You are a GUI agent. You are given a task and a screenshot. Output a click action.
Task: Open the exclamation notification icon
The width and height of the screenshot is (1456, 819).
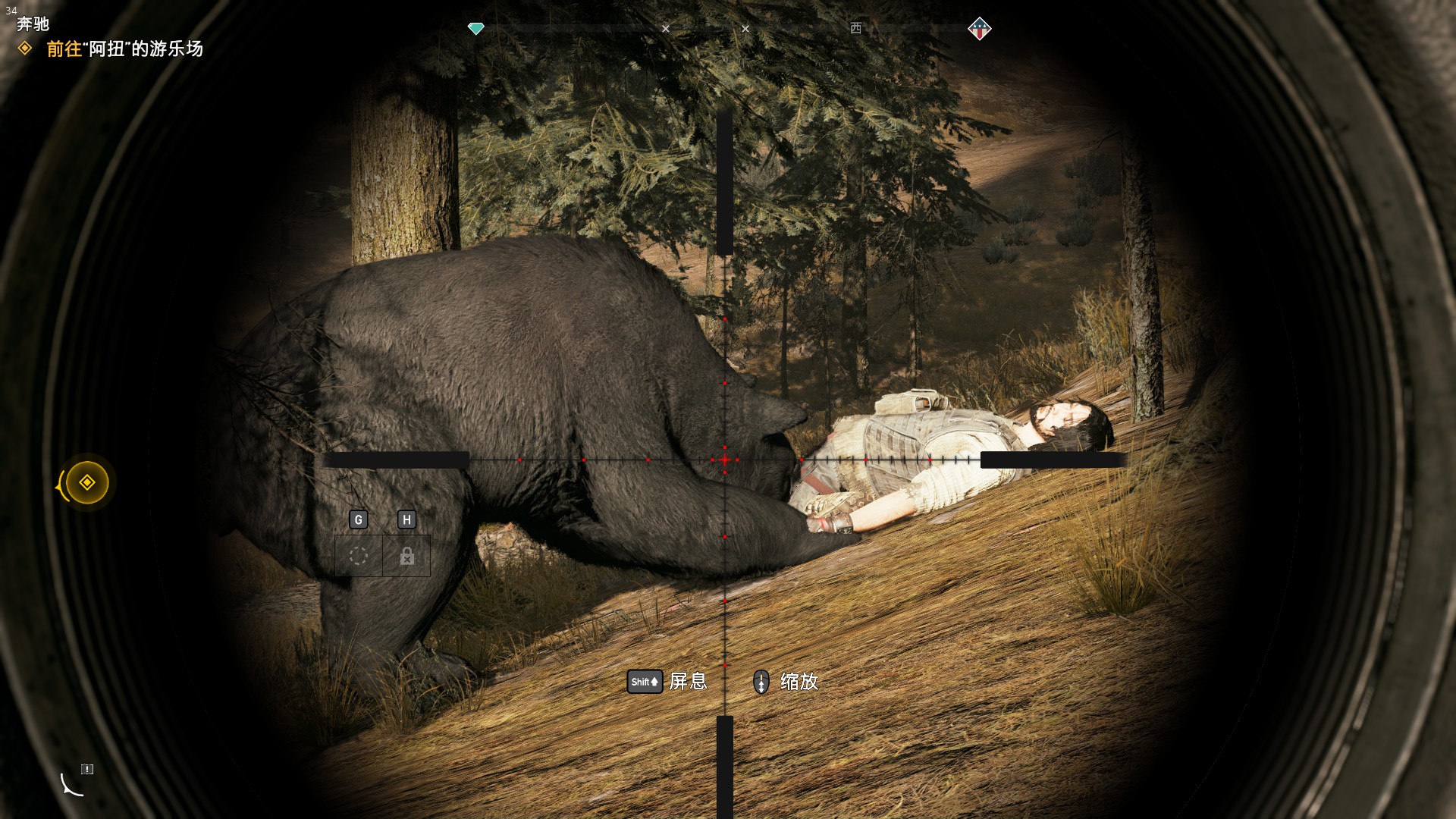(x=87, y=769)
